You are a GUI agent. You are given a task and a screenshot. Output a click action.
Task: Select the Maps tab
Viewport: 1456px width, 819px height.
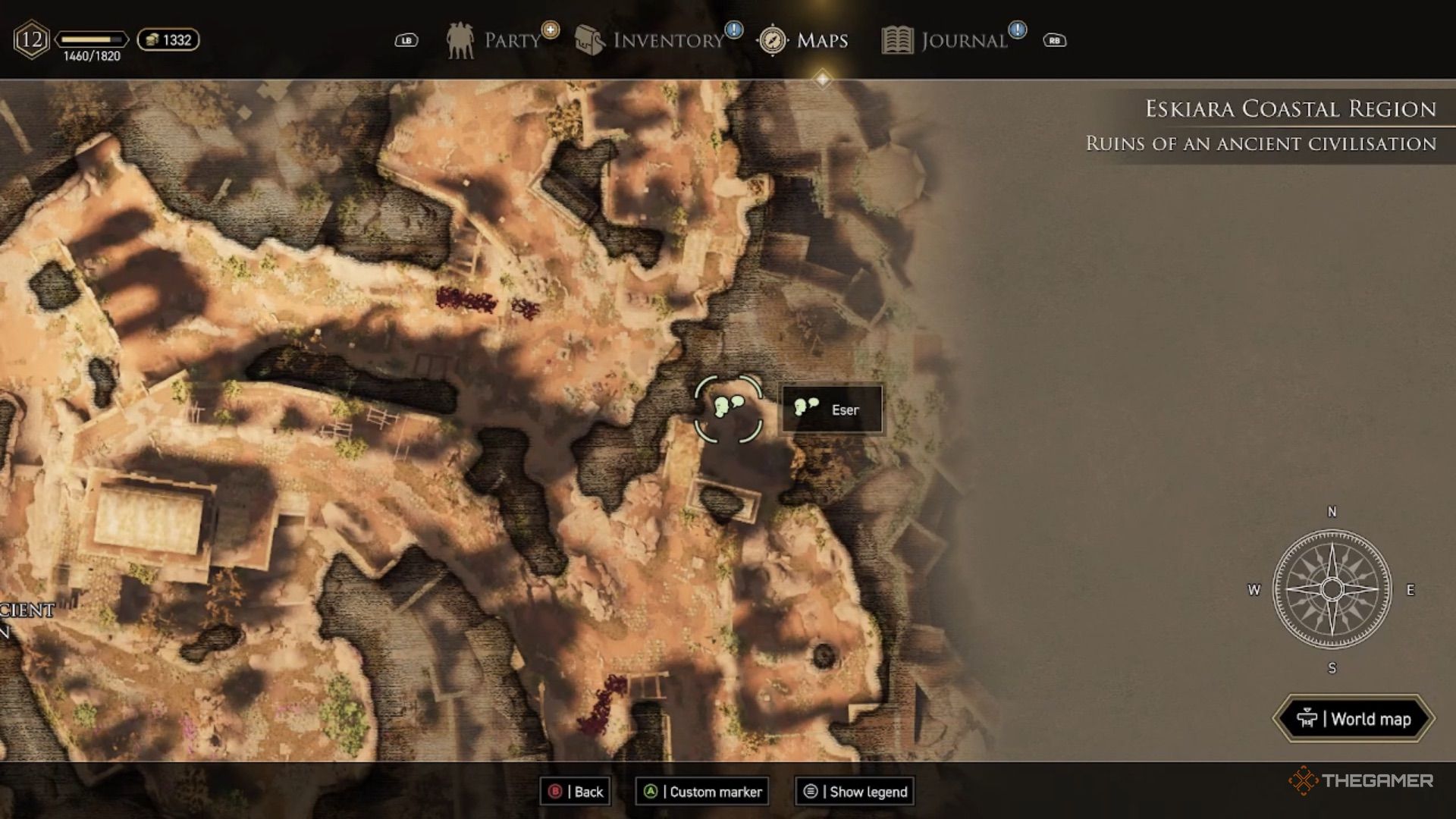(x=804, y=40)
